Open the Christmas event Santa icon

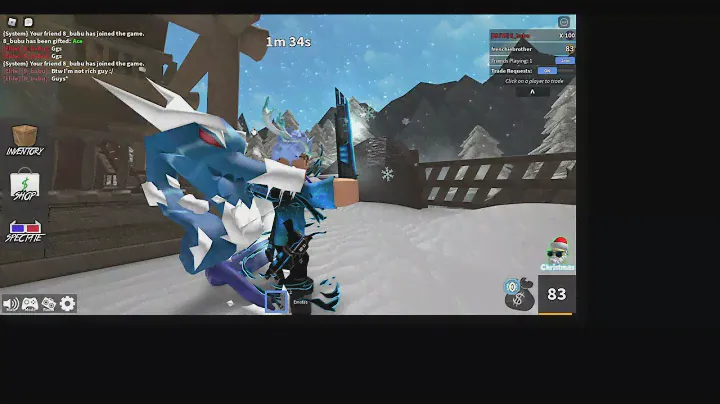pos(557,254)
